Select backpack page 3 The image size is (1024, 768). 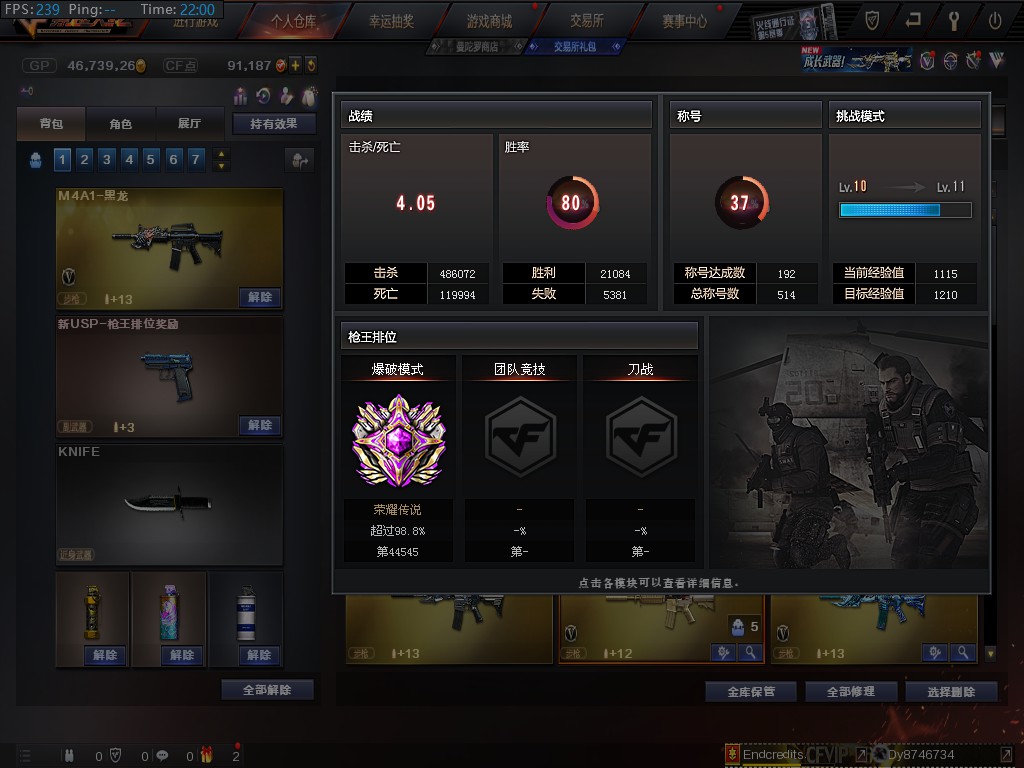pos(106,159)
